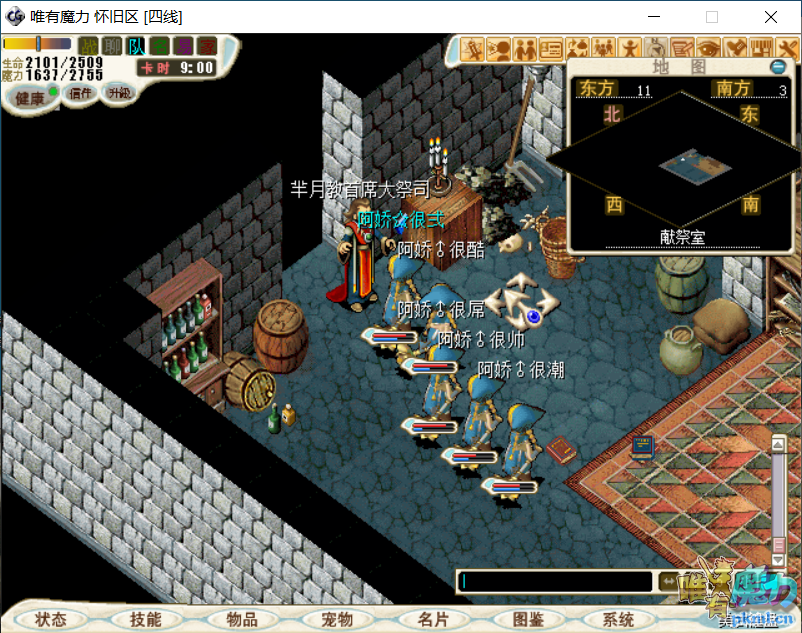
Task: Click the 升級 level-up button
Action: (120, 92)
